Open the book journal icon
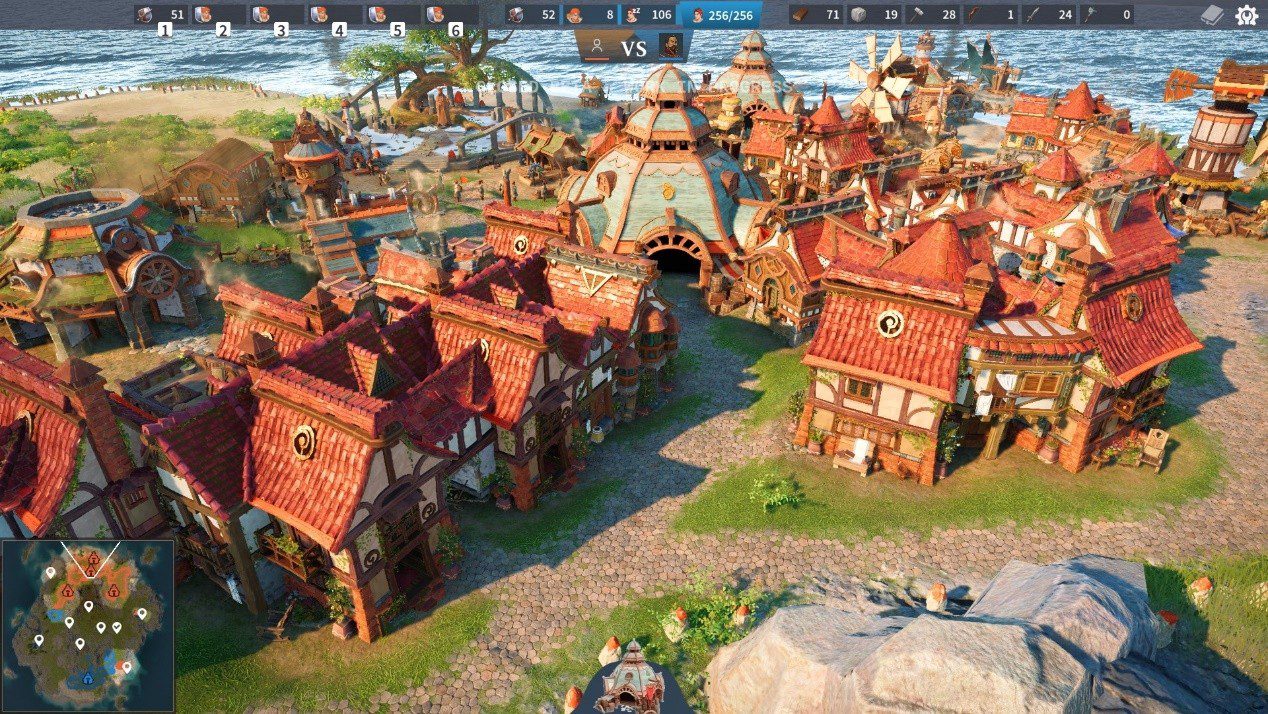The width and height of the screenshot is (1268, 714). pyautogui.click(x=1212, y=15)
